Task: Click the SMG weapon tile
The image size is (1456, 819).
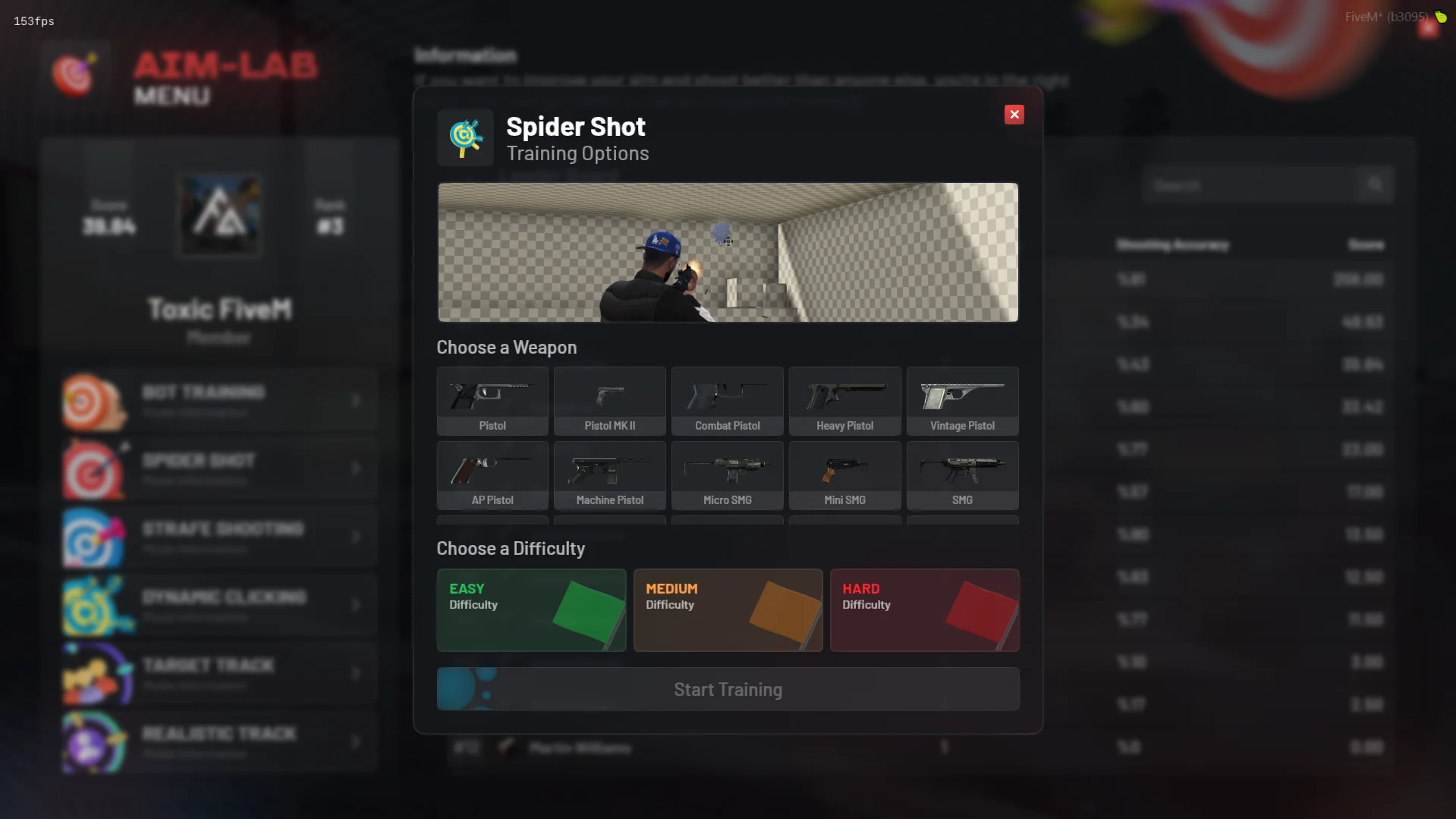Action: (x=962, y=476)
